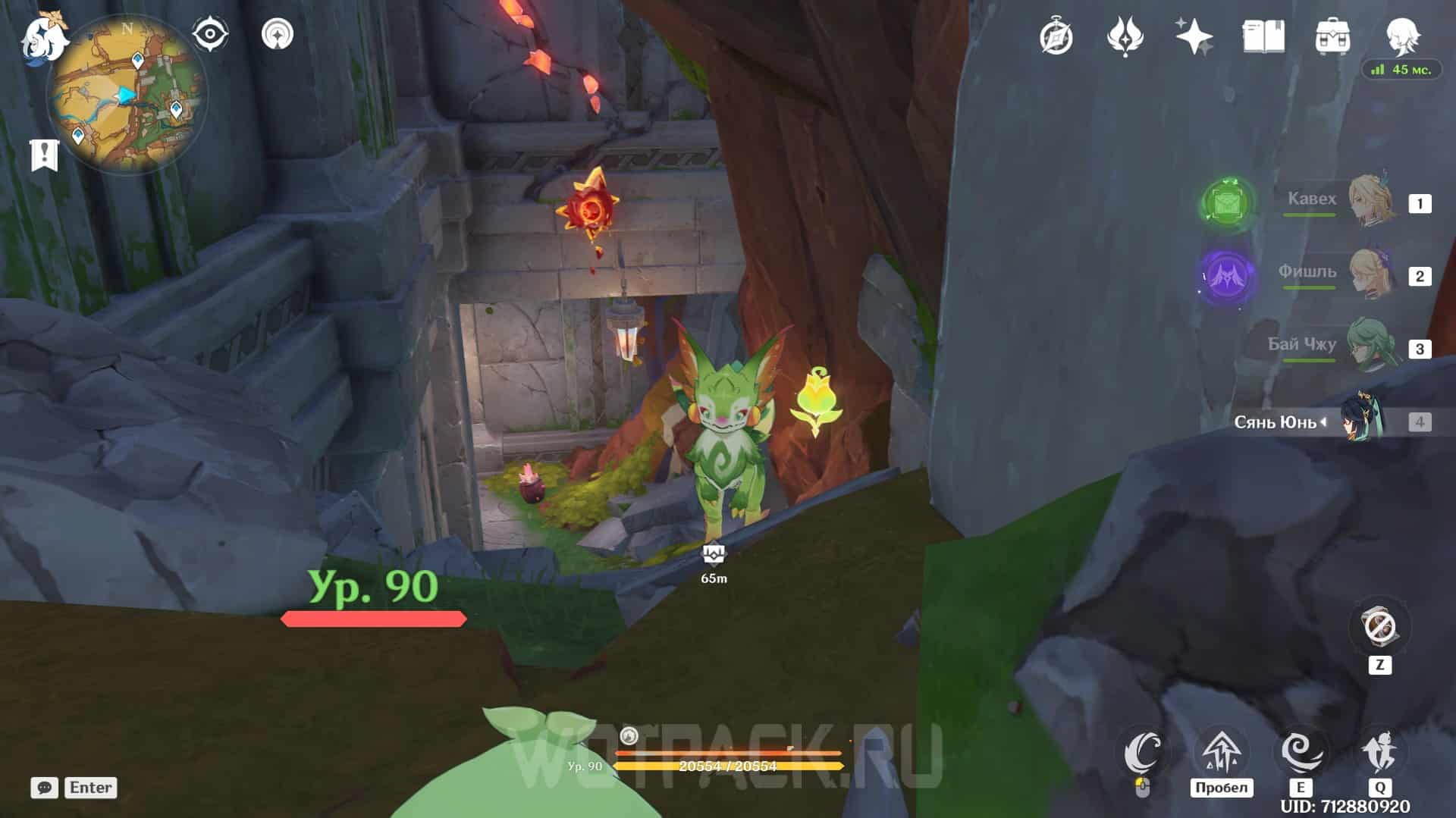Open the backpack inventory
Image resolution: width=1456 pixels, height=818 pixels.
click(1332, 36)
